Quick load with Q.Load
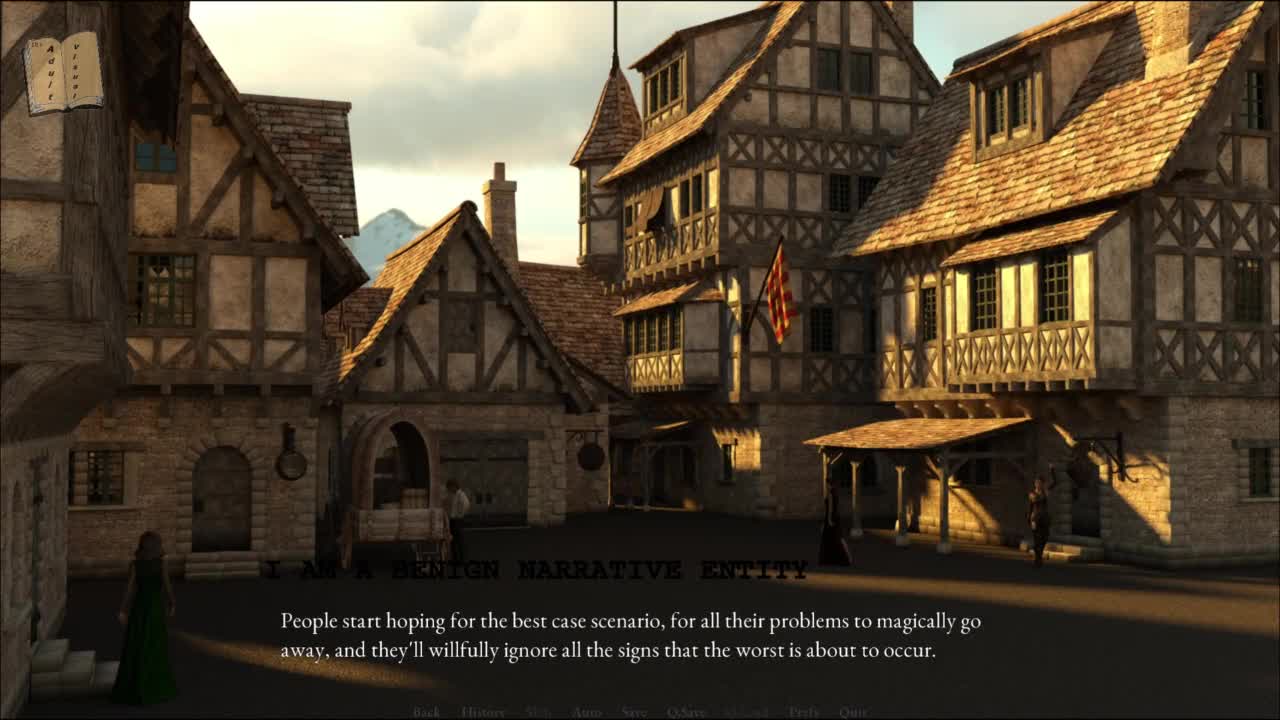The width and height of the screenshot is (1280, 720). [x=746, y=712]
